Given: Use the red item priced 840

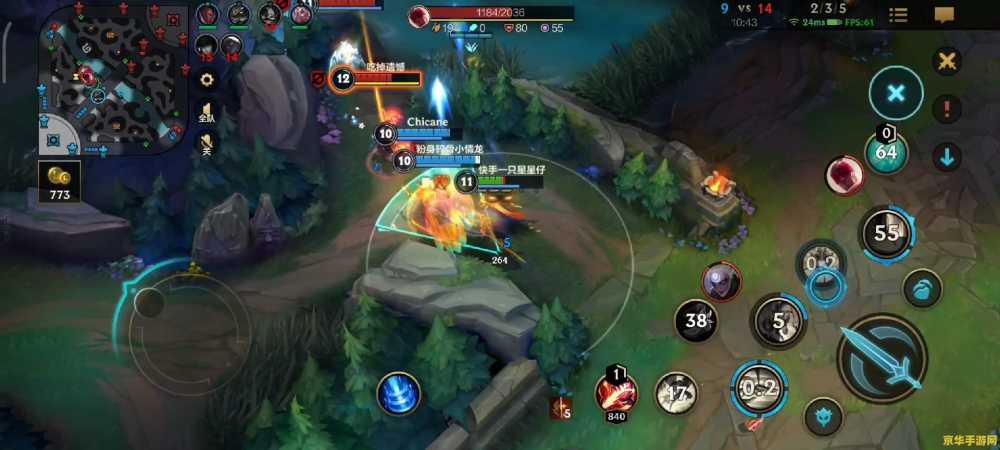Looking at the screenshot, I should [616, 392].
